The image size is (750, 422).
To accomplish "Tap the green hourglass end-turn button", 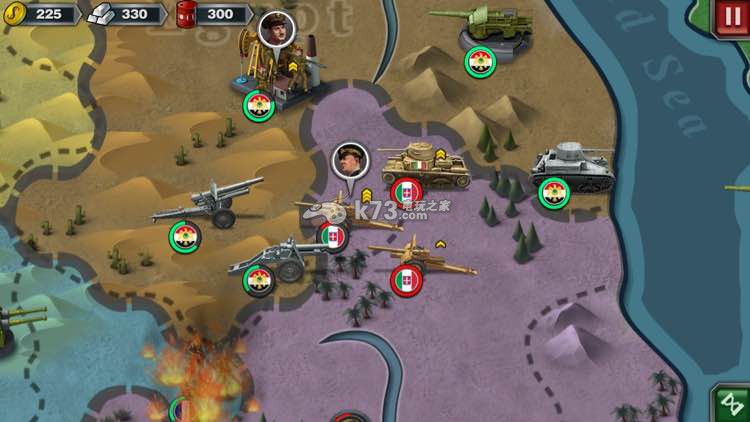I will point(731,403).
